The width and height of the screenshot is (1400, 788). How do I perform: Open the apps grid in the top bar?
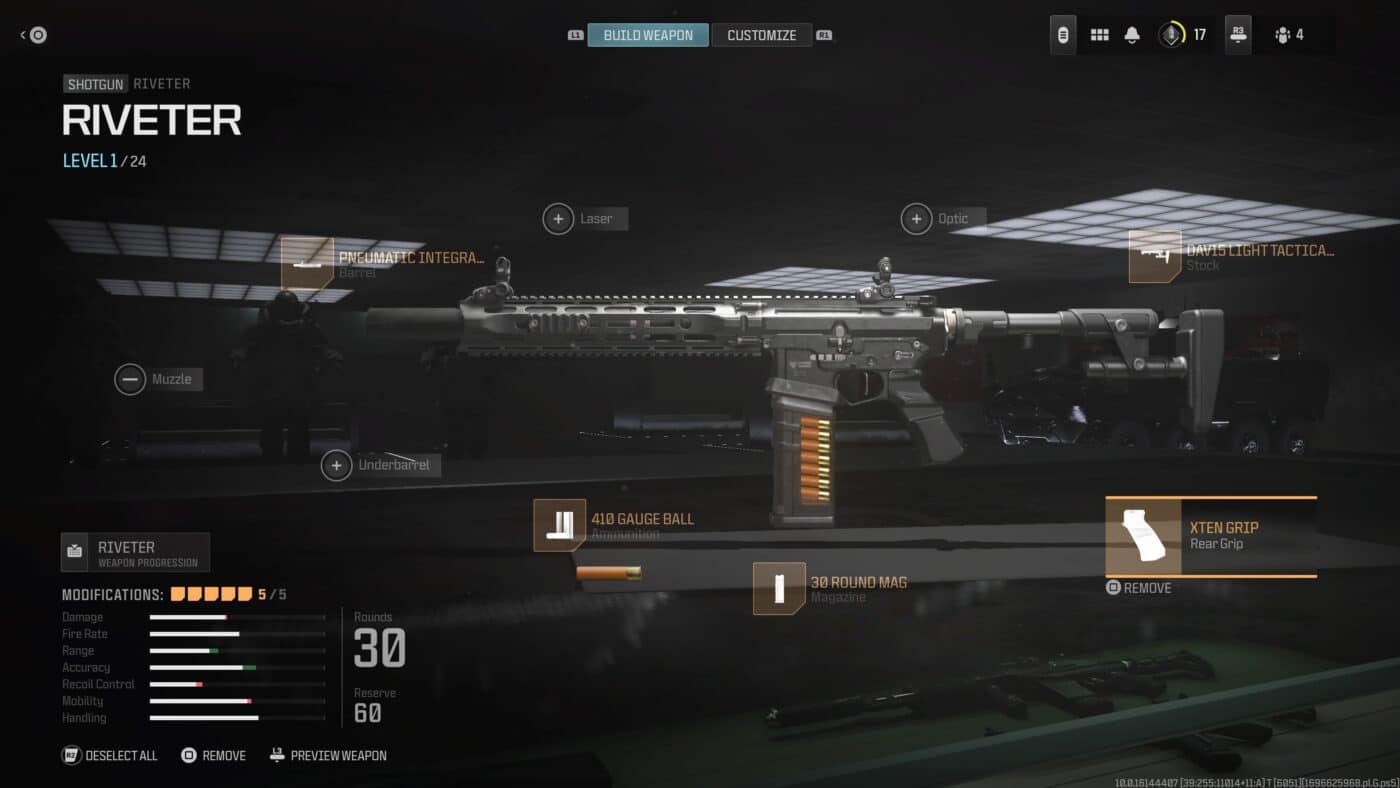tap(1099, 34)
